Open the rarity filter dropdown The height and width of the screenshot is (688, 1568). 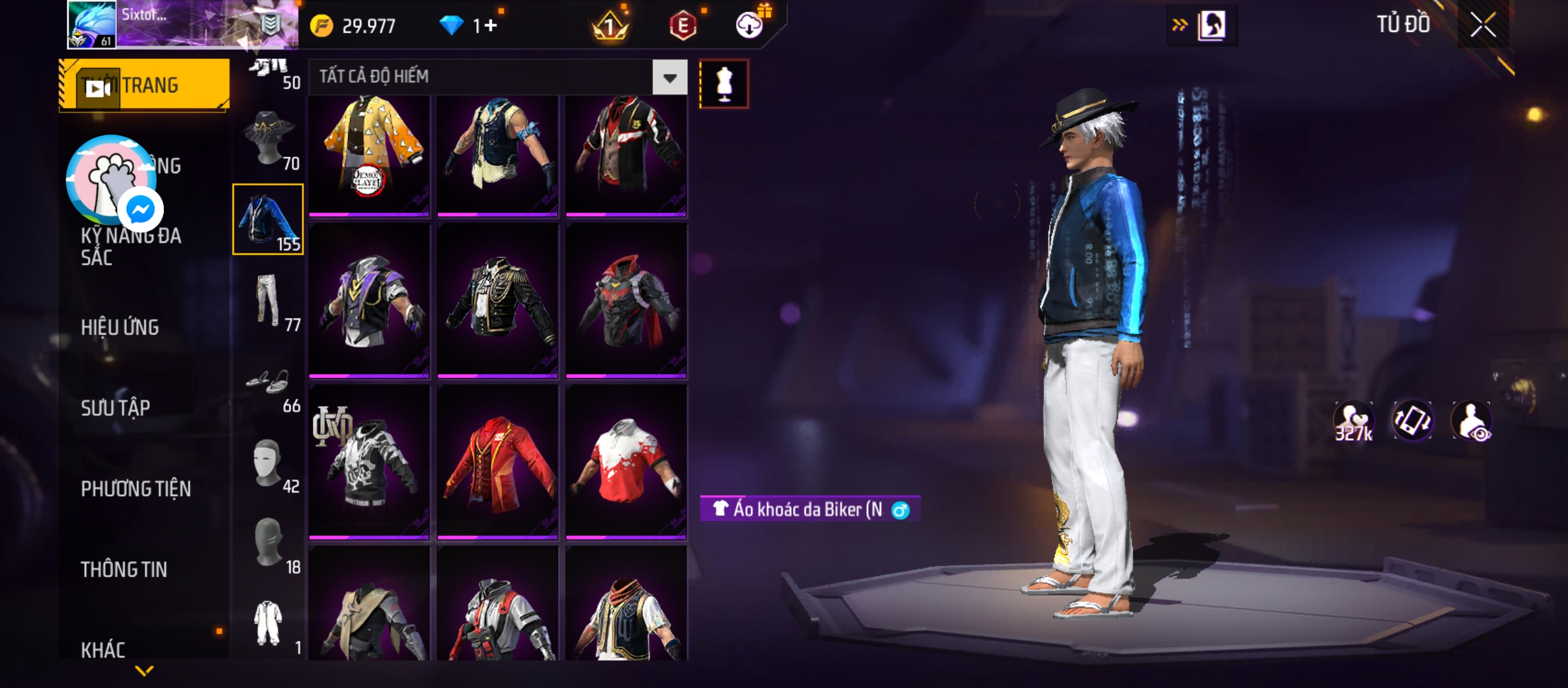670,78
